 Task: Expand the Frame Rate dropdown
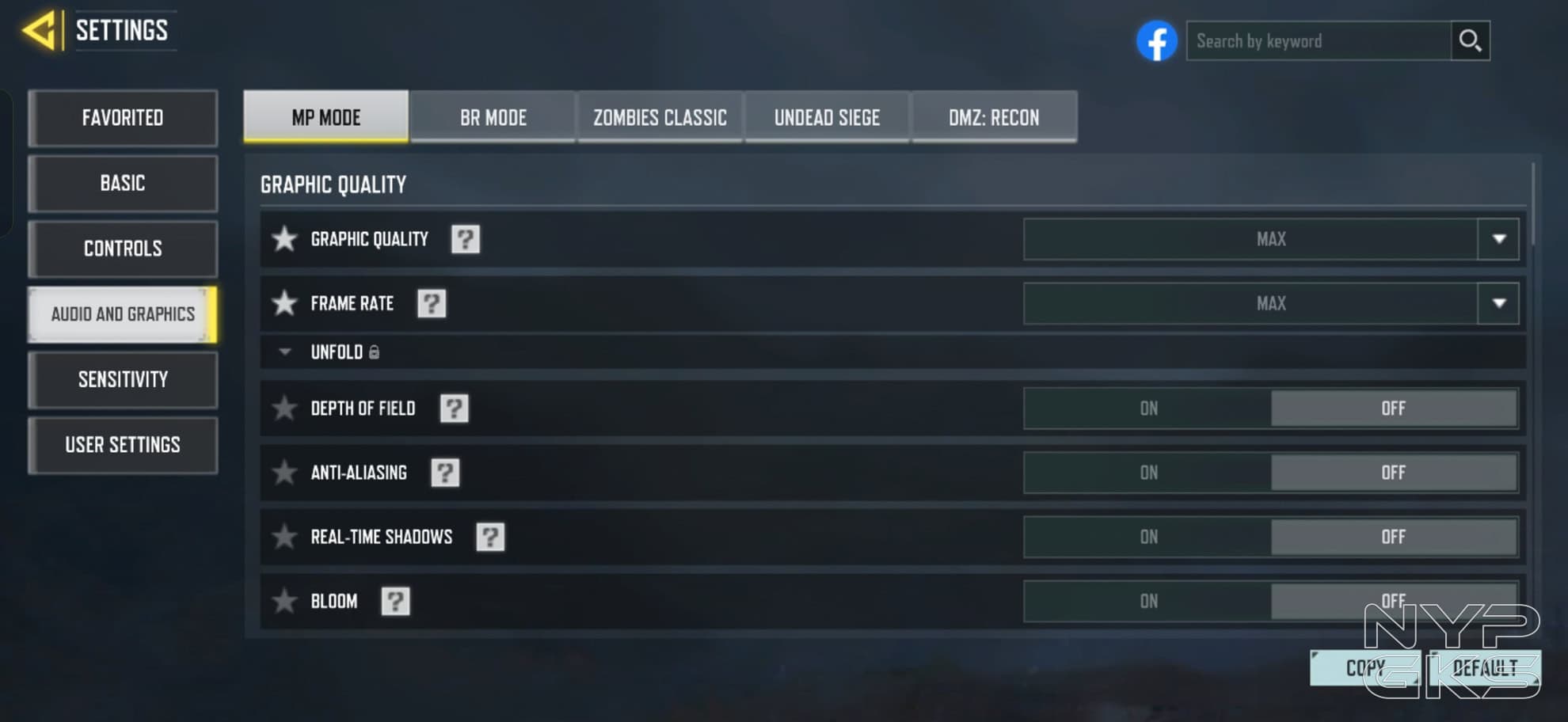tap(1498, 303)
